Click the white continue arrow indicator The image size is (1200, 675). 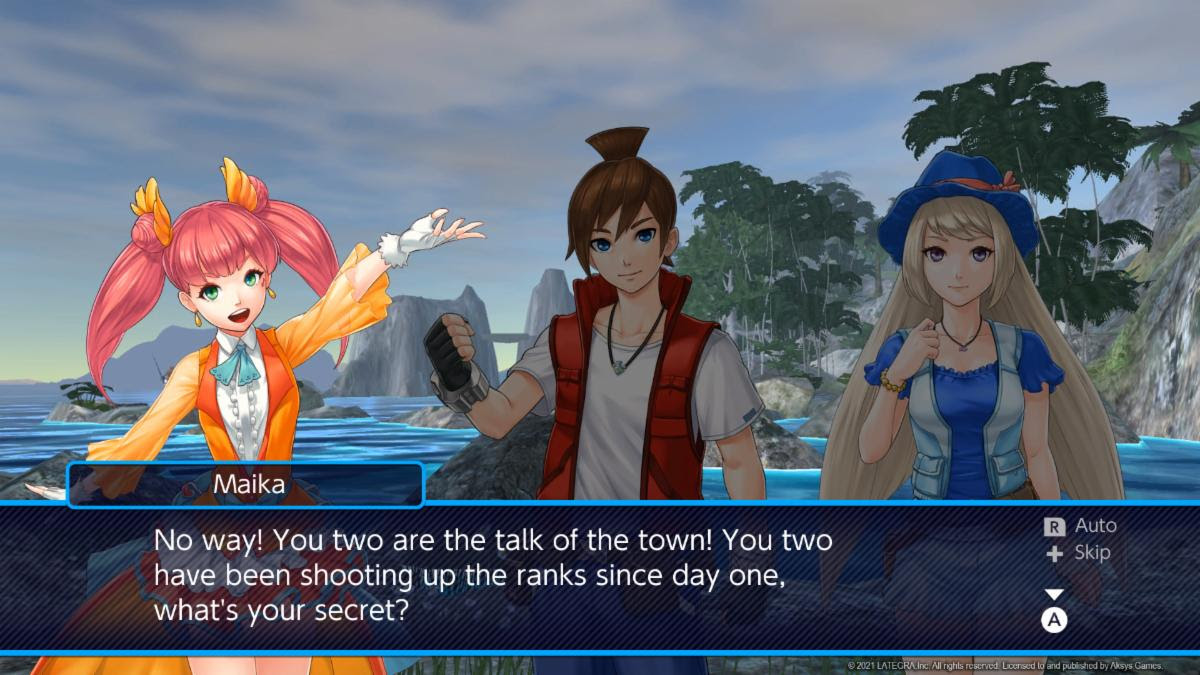pyautogui.click(x=1054, y=595)
